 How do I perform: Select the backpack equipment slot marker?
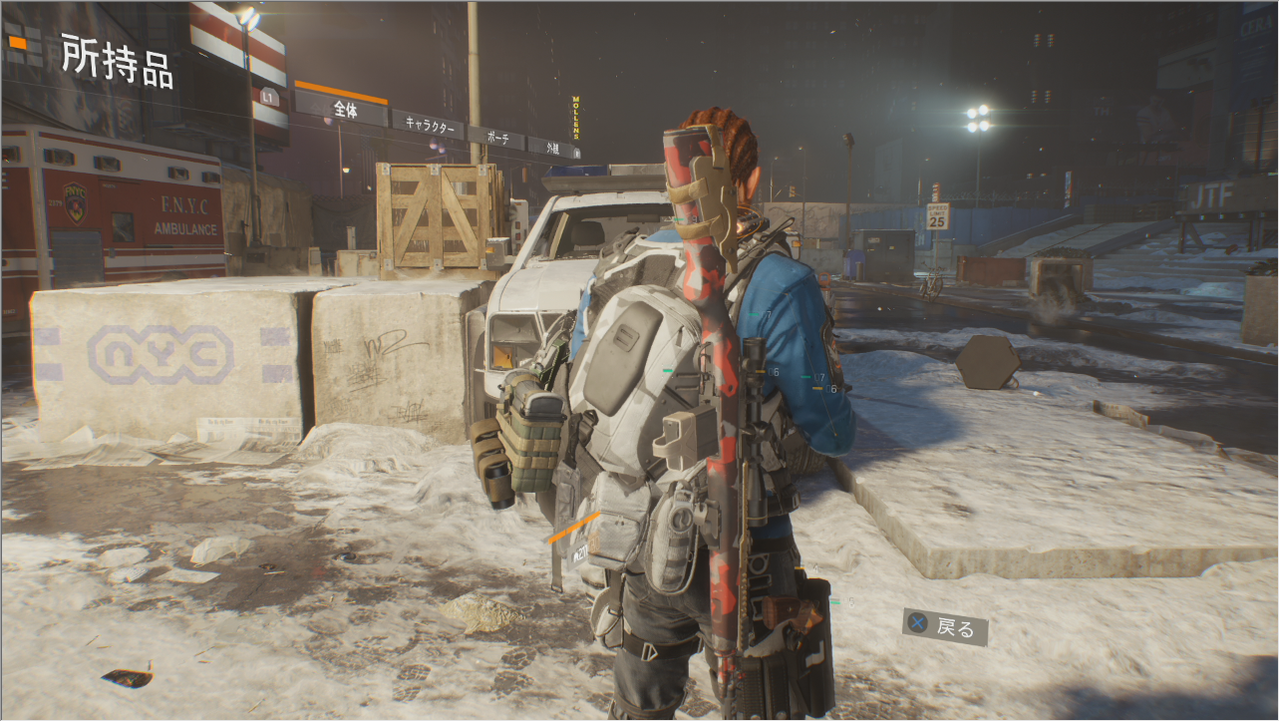(666, 369)
